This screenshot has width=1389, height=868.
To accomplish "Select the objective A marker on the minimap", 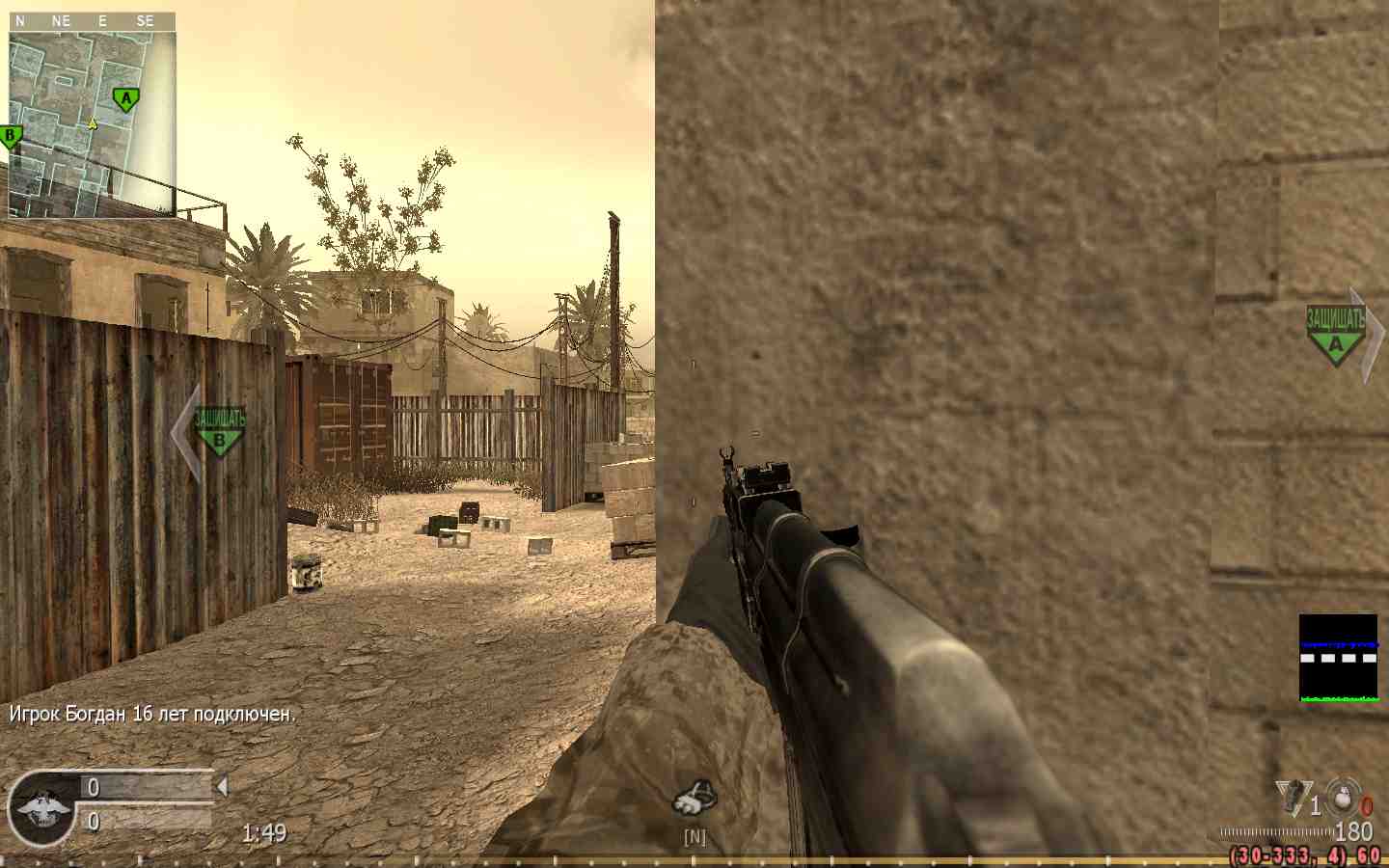I will [x=124, y=97].
